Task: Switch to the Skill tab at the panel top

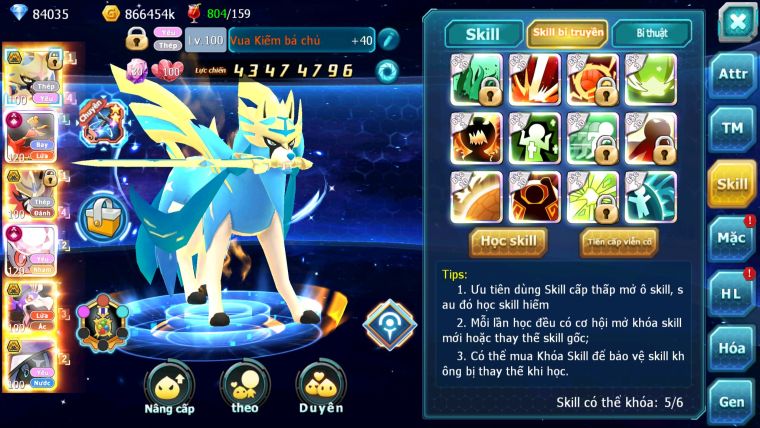Action: (483, 33)
